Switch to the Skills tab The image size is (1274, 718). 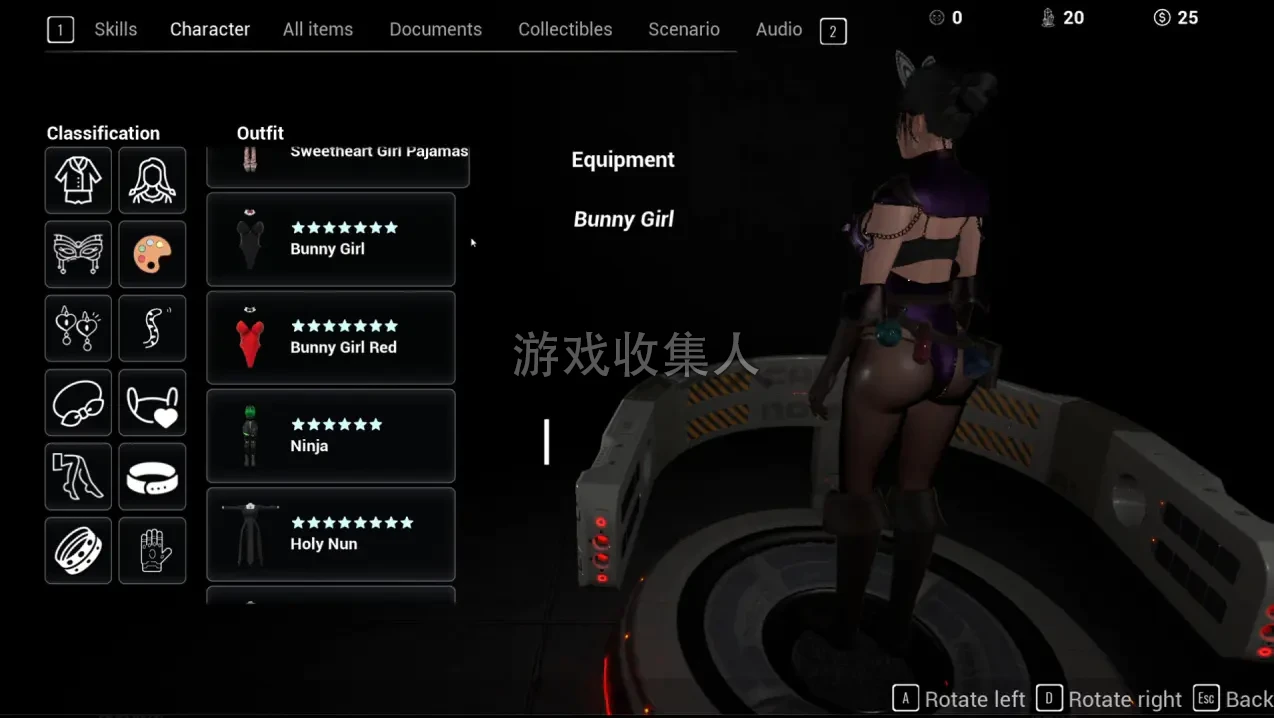115,30
